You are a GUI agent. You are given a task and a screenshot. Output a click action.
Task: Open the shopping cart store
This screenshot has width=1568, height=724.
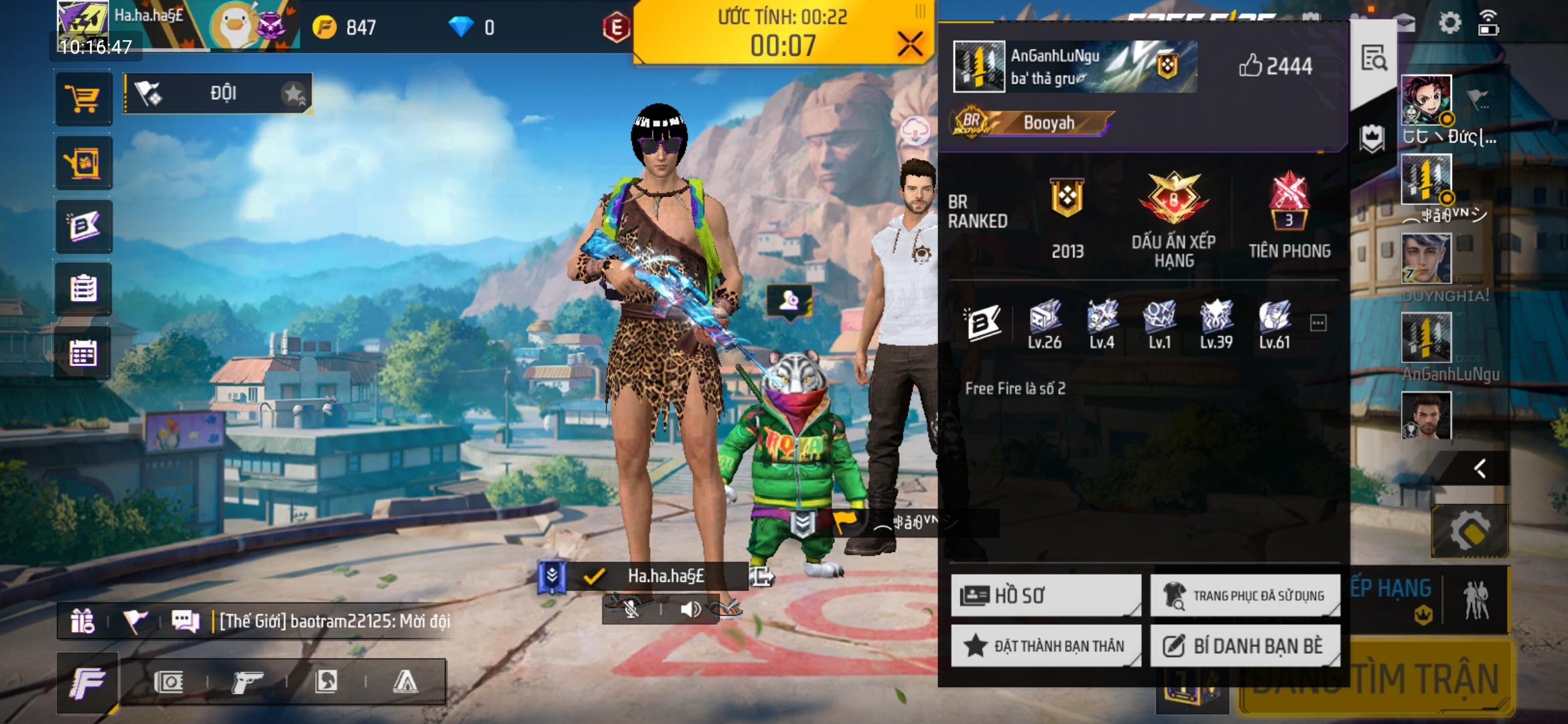[x=83, y=99]
